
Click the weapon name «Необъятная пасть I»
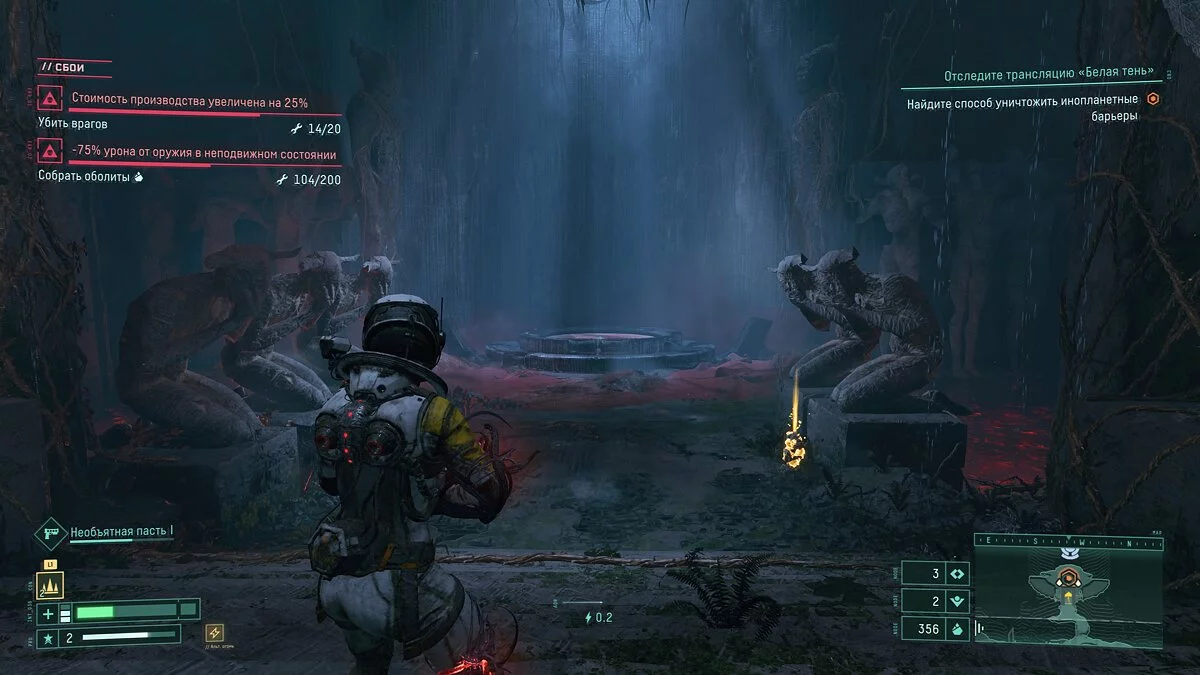coord(122,532)
